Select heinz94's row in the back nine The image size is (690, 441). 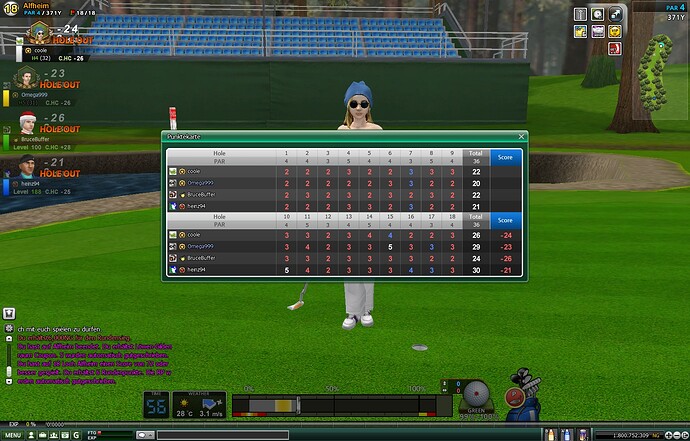[x=330, y=270]
